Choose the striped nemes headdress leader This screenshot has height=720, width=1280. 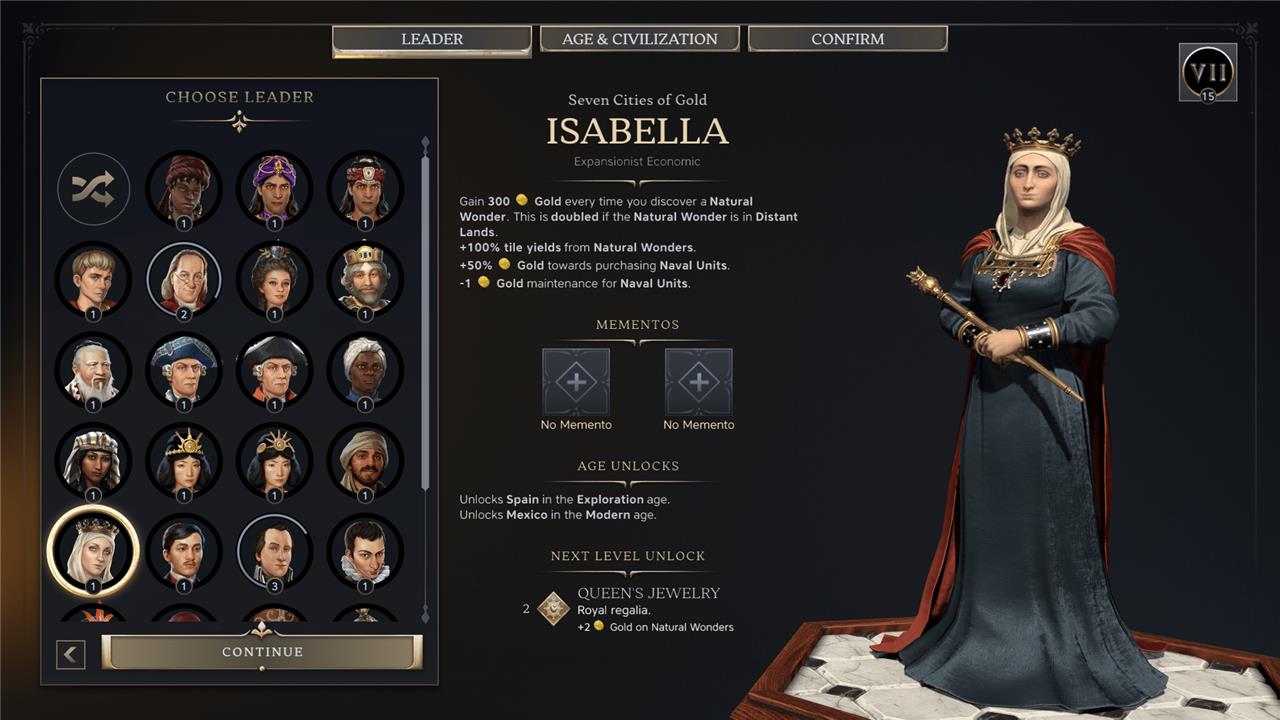coord(93,460)
